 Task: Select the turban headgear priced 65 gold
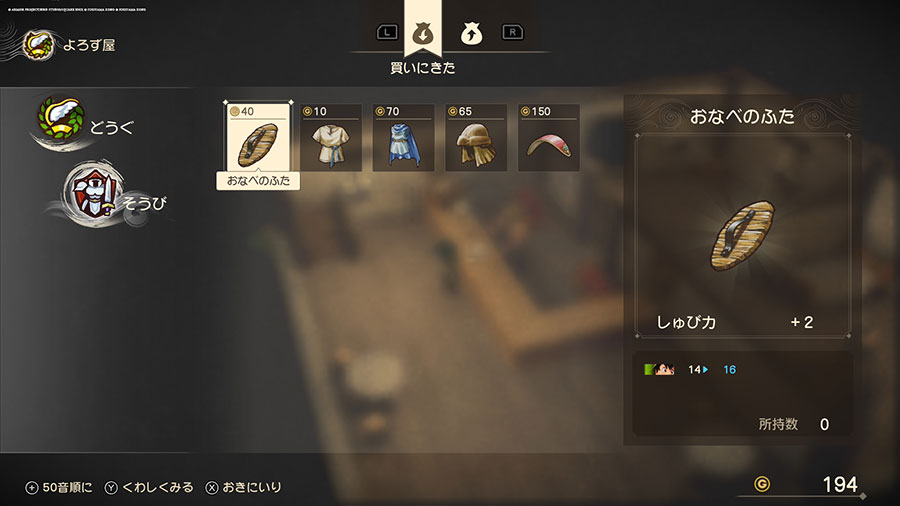(476, 139)
